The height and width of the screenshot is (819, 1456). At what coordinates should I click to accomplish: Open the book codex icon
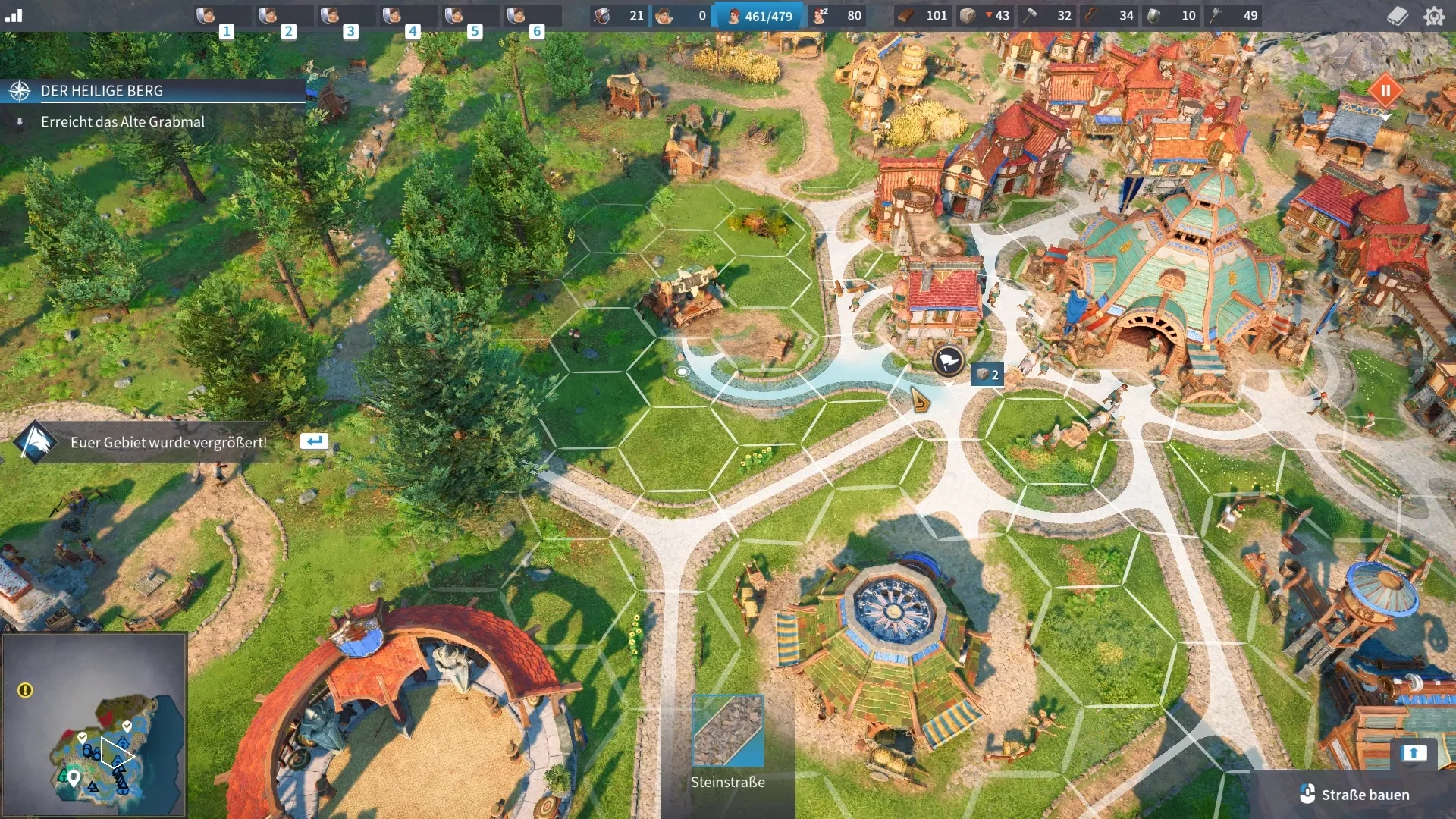click(x=1397, y=16)
